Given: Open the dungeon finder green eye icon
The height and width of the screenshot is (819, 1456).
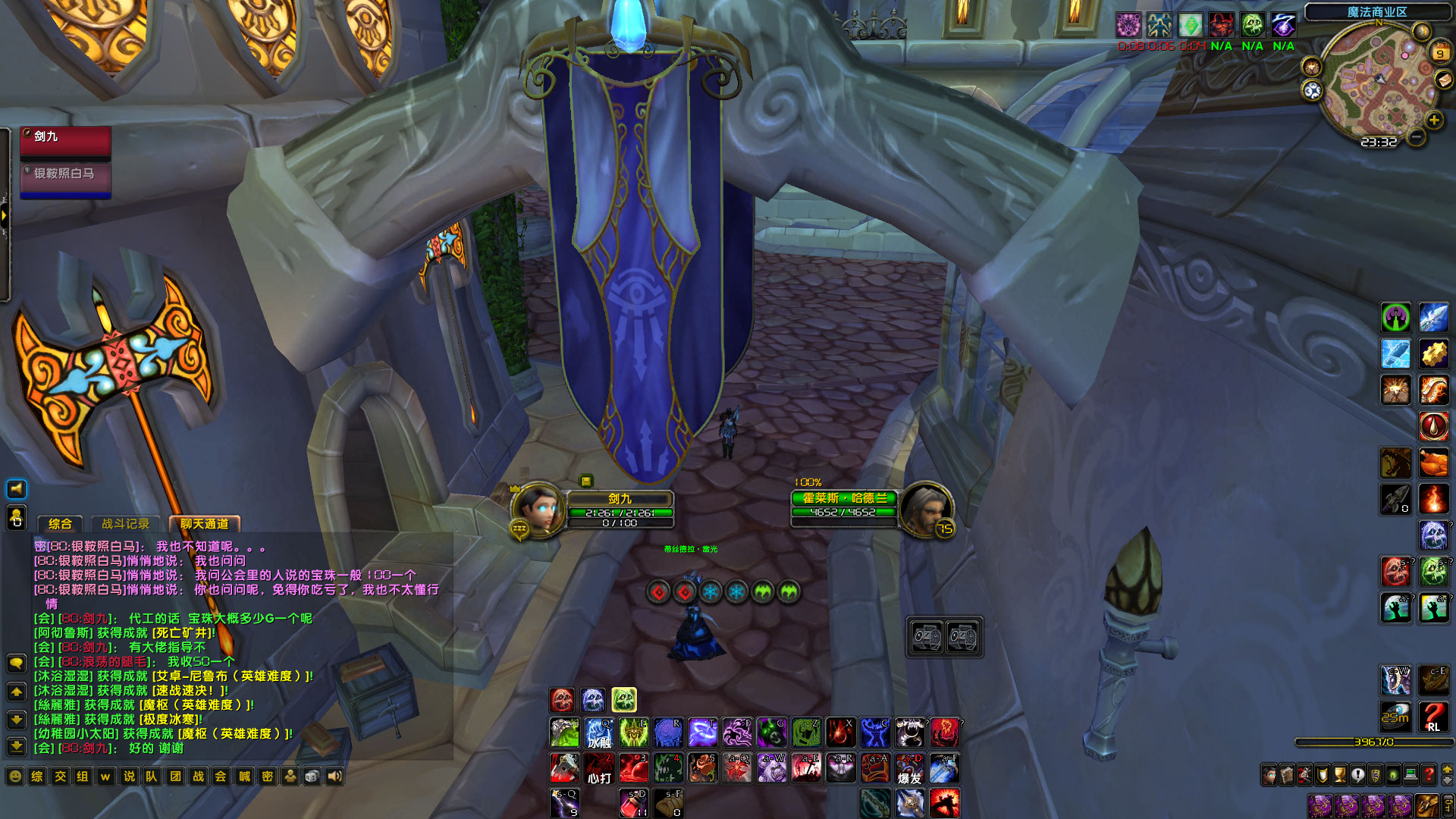Looking at the screenshot, I should click(x=1393, y=774).
